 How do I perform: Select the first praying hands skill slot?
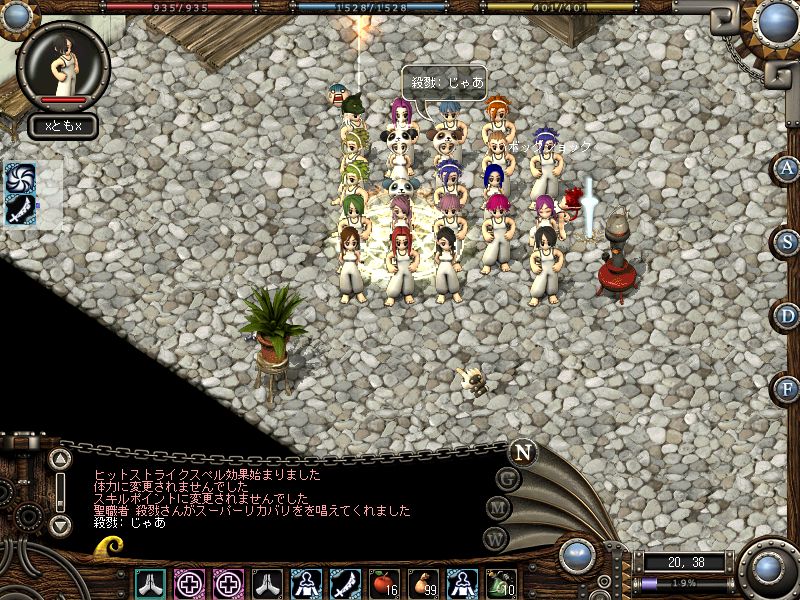(x=150, y=582)
